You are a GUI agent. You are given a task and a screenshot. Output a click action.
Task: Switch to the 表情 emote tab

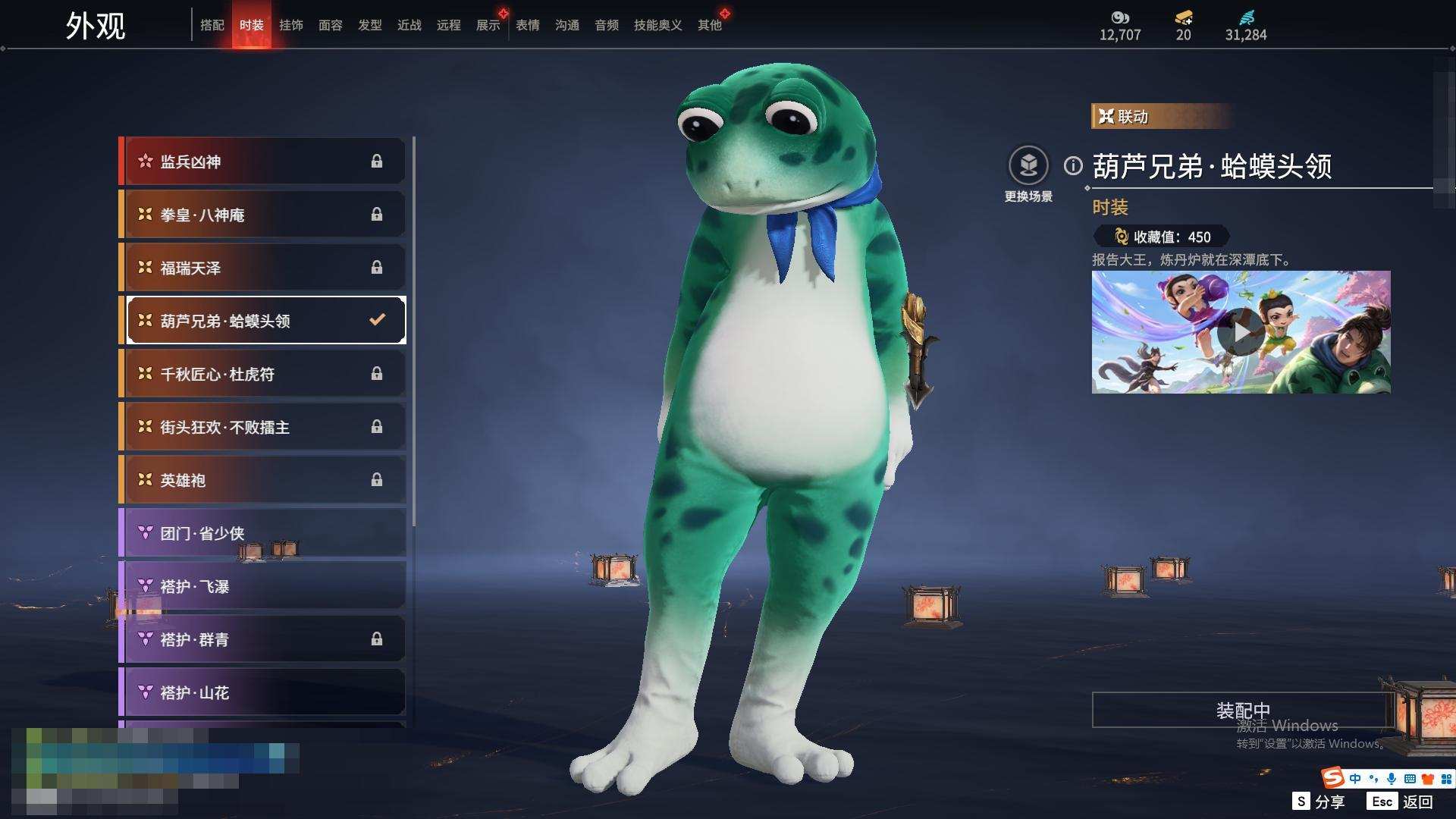(x=528, y=25)
